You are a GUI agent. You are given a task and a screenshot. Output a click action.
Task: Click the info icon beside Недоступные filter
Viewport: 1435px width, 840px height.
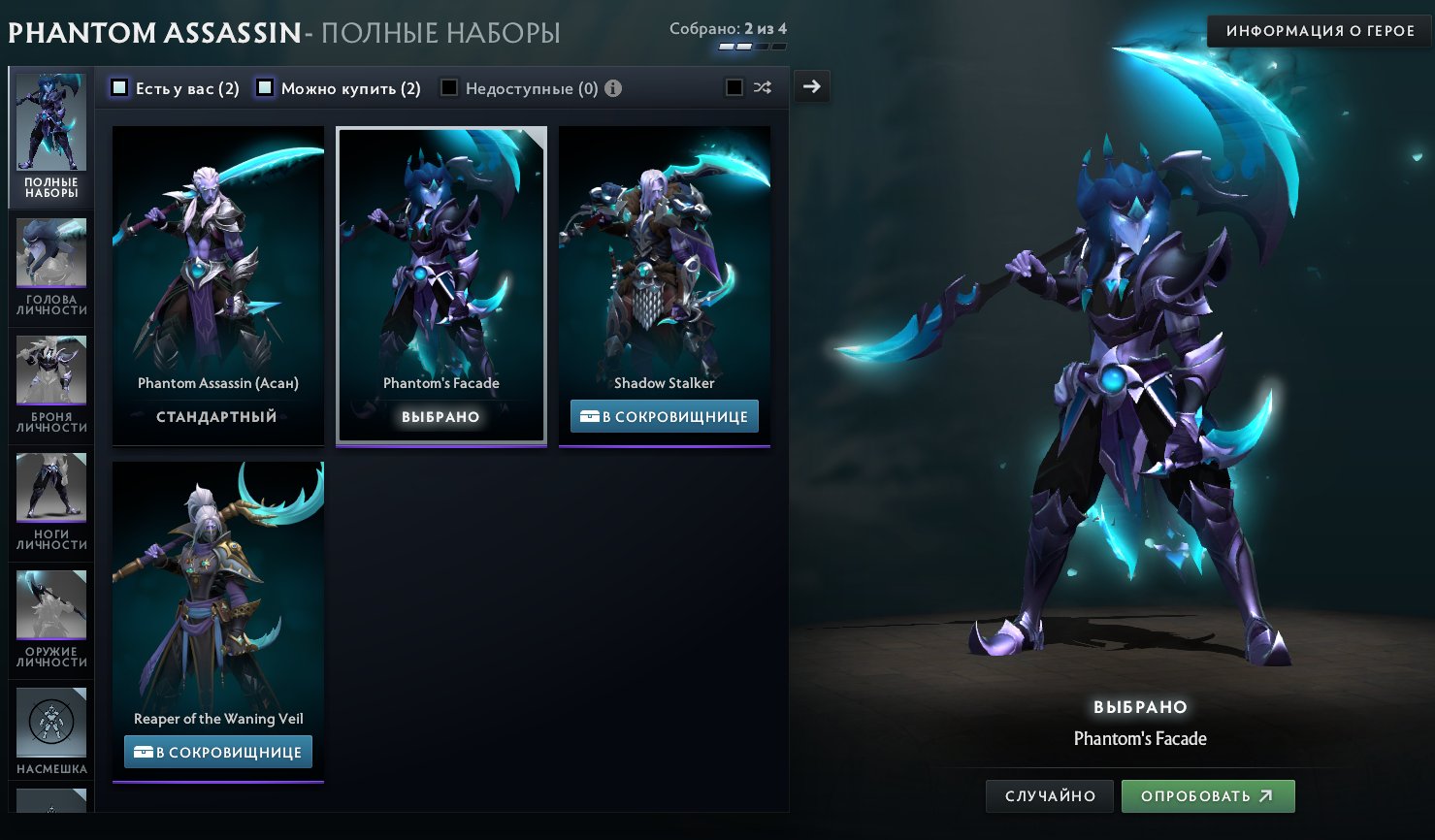tap(612, 87)
